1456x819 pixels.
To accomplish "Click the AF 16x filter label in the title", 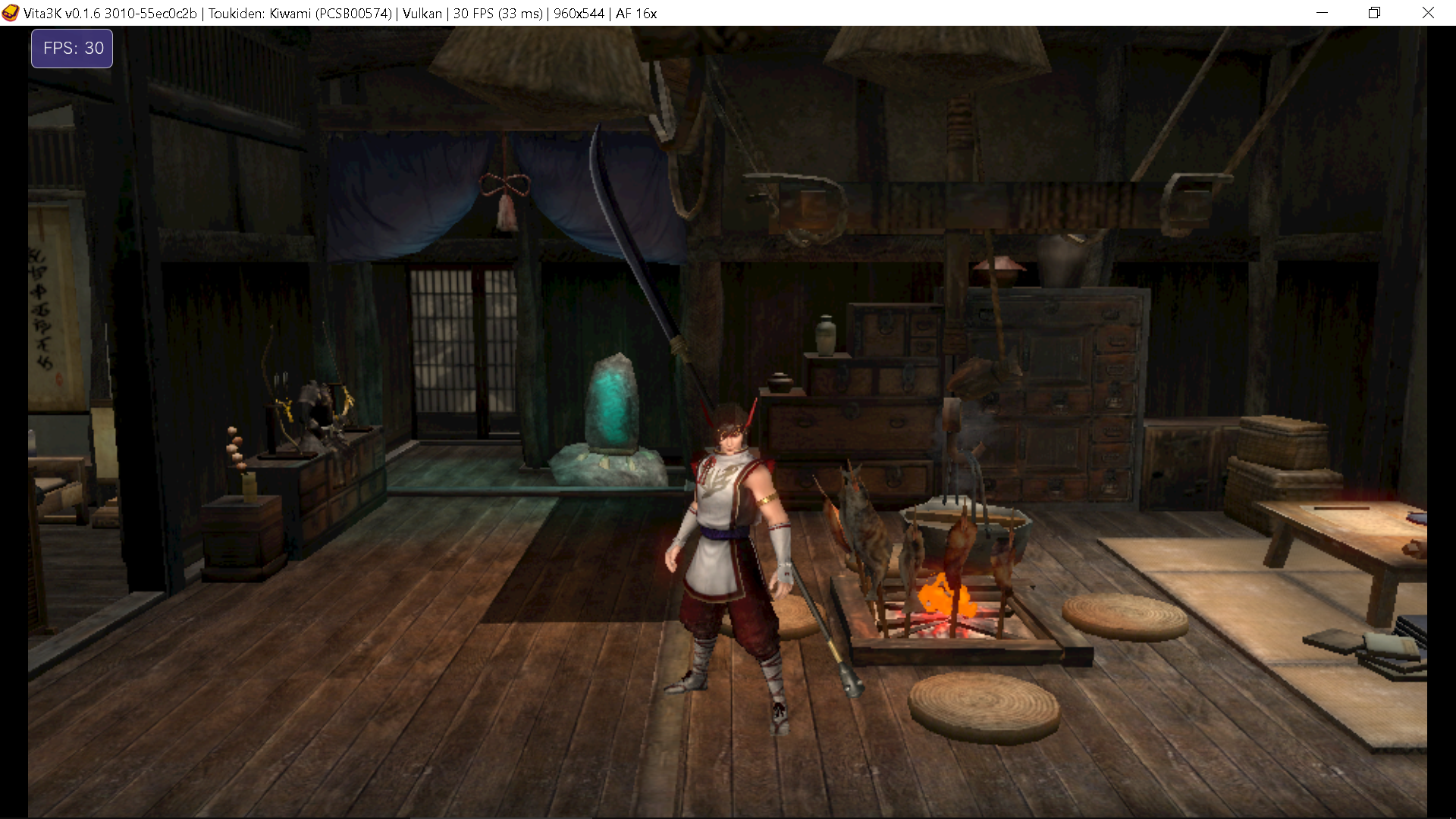I will (635, 13).
